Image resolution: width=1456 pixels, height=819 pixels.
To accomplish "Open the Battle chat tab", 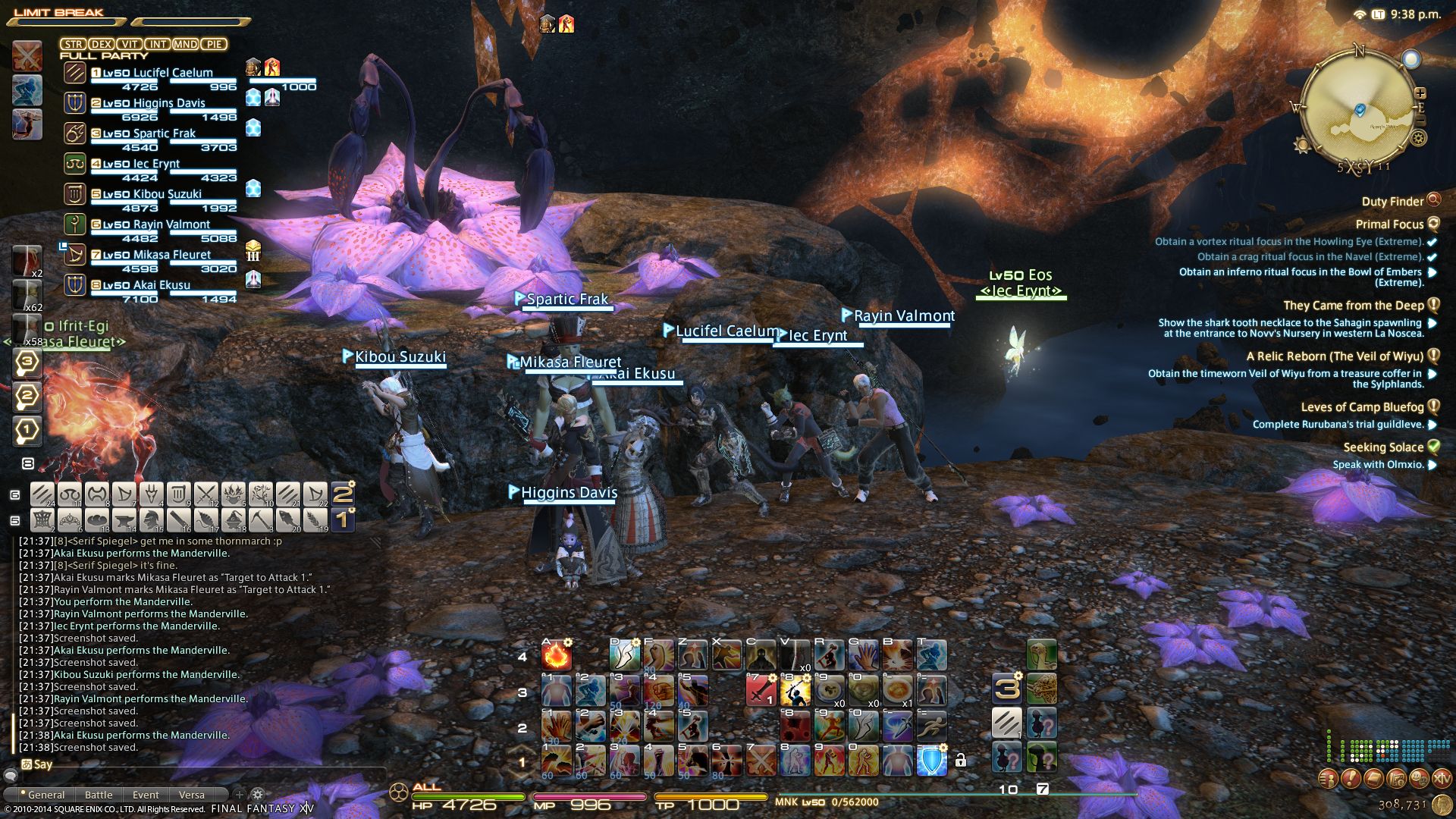I will click(99, 795).
